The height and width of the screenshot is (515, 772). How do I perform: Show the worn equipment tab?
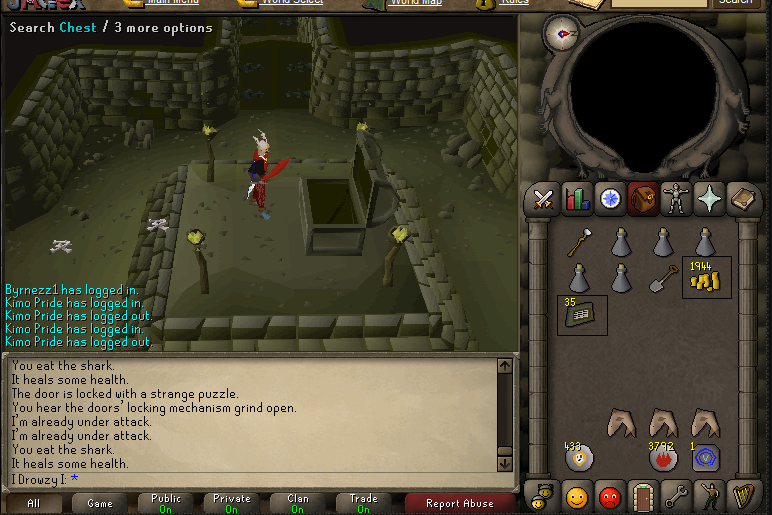pos(677,199)
